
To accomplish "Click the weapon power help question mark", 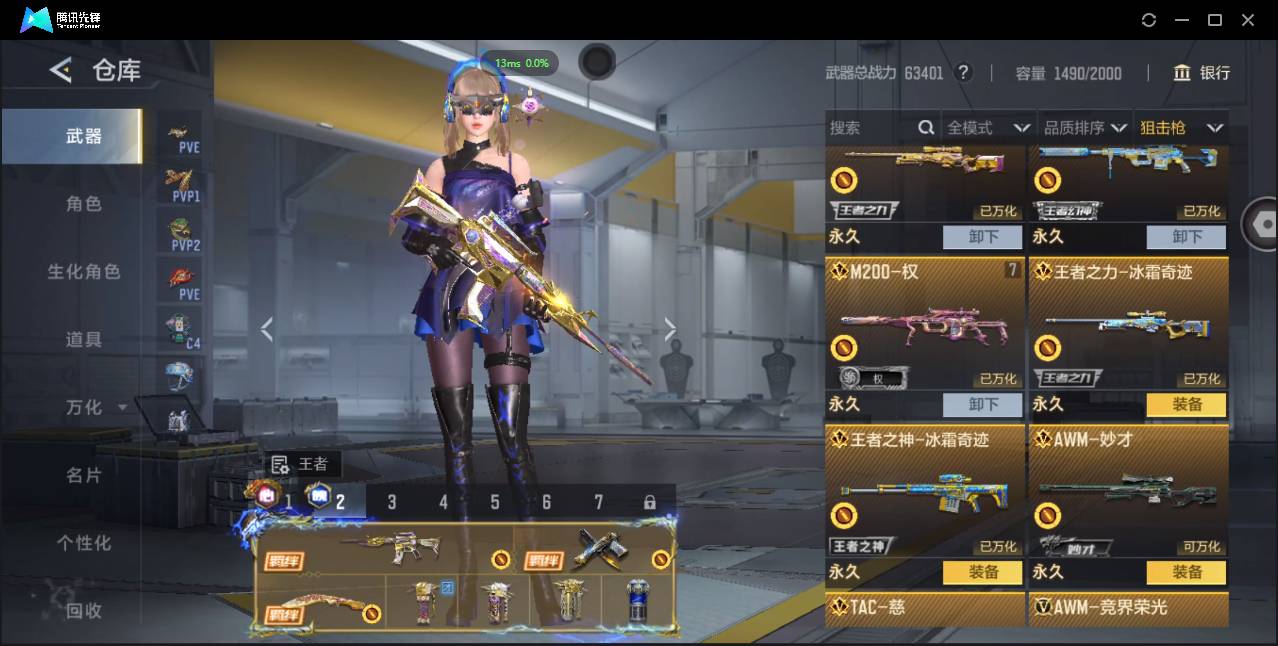I will coord(963,72).
